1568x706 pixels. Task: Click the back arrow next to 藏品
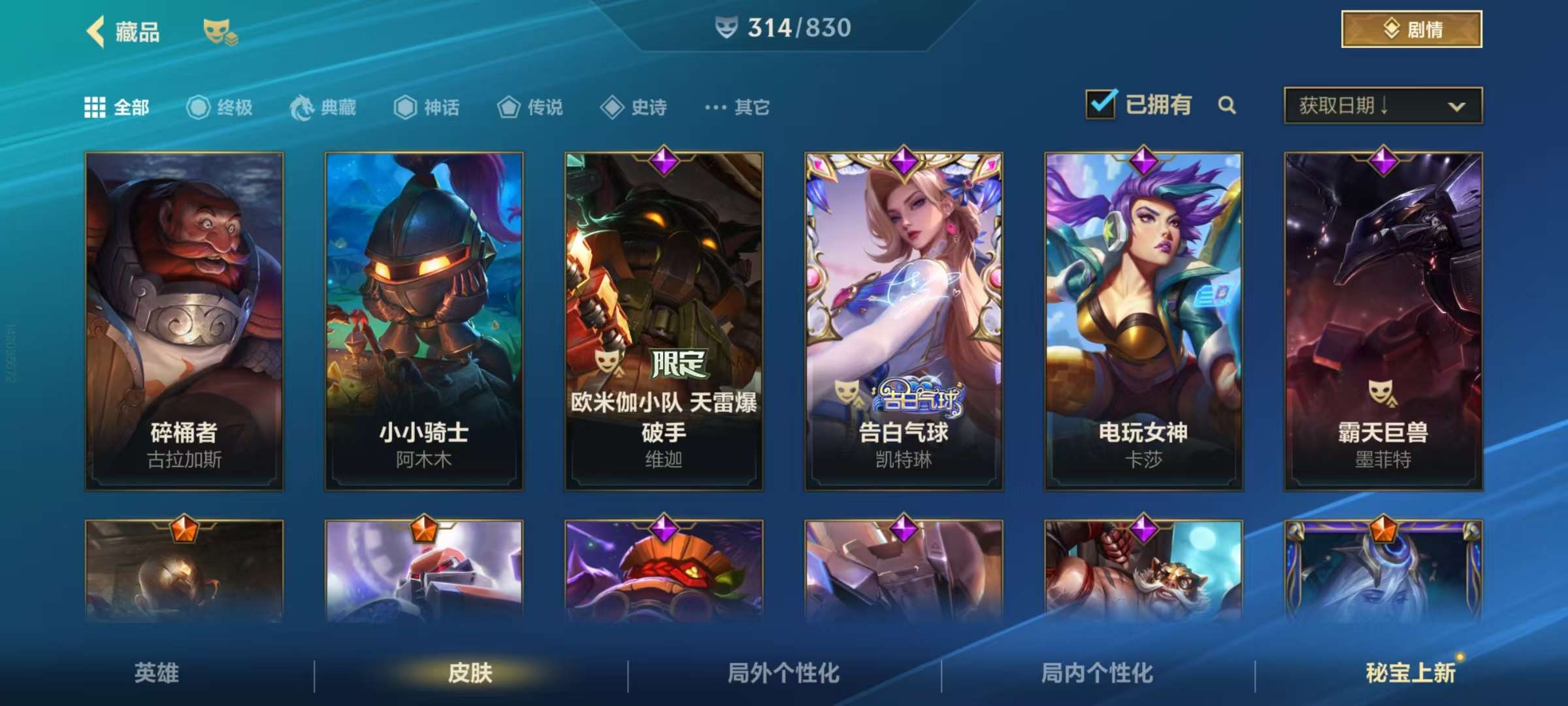coord(95,31)
